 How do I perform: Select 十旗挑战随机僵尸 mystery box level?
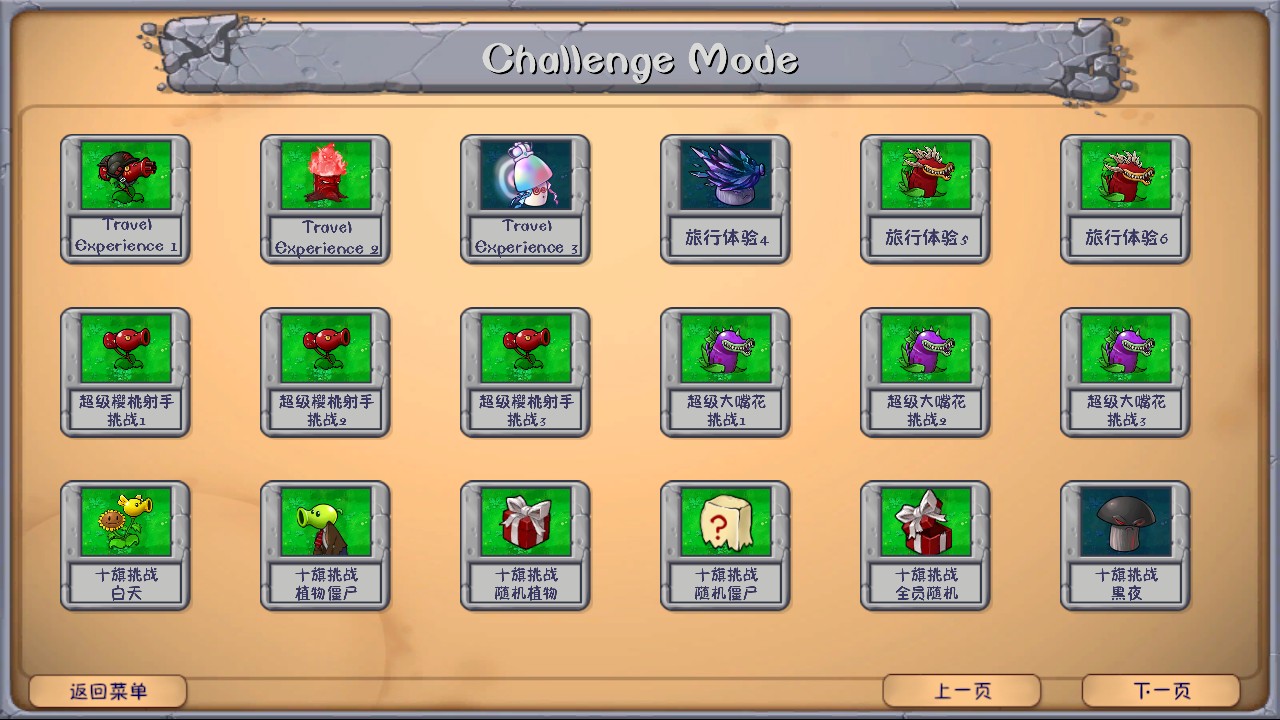click(725, 543)
